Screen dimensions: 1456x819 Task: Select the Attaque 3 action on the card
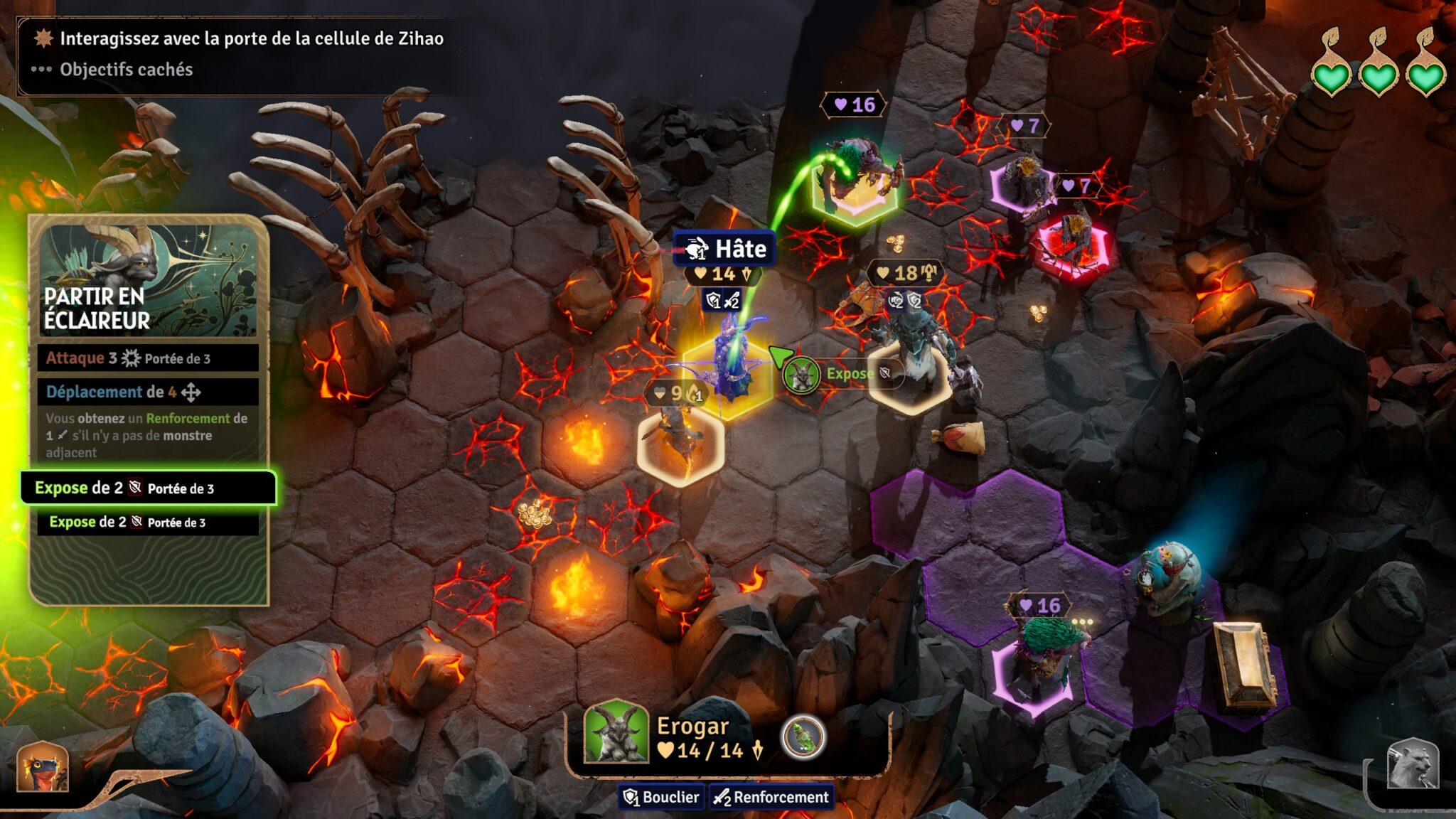(x=148, y=358)
